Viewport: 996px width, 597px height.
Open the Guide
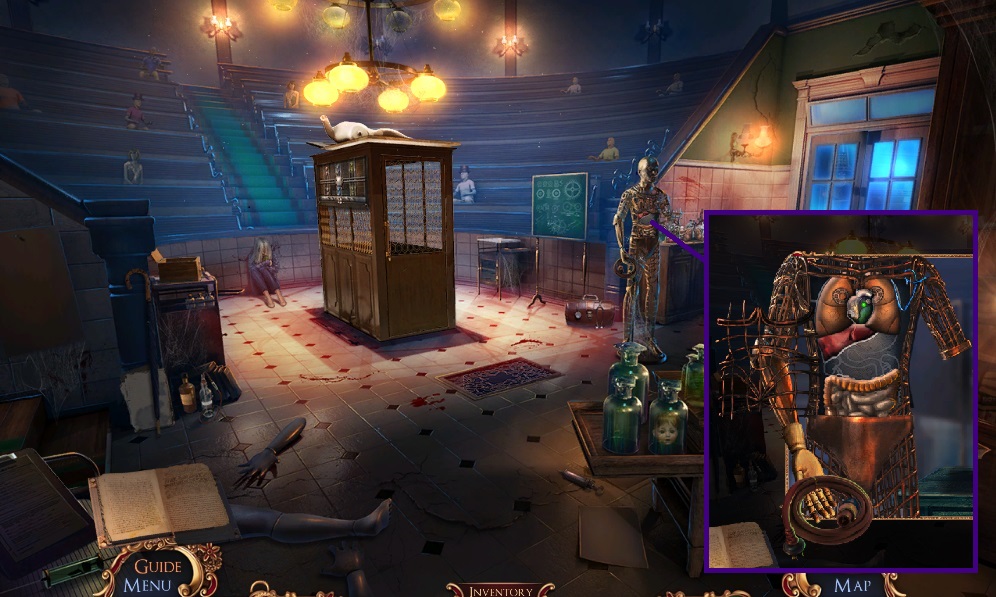[x=158, y=567]
